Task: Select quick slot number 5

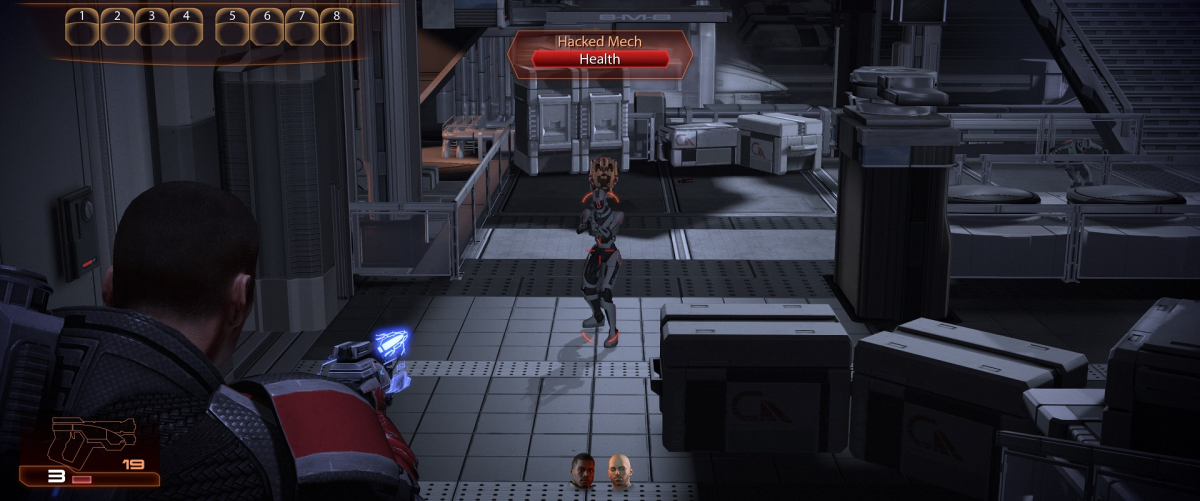Action: tap(233, 28)
